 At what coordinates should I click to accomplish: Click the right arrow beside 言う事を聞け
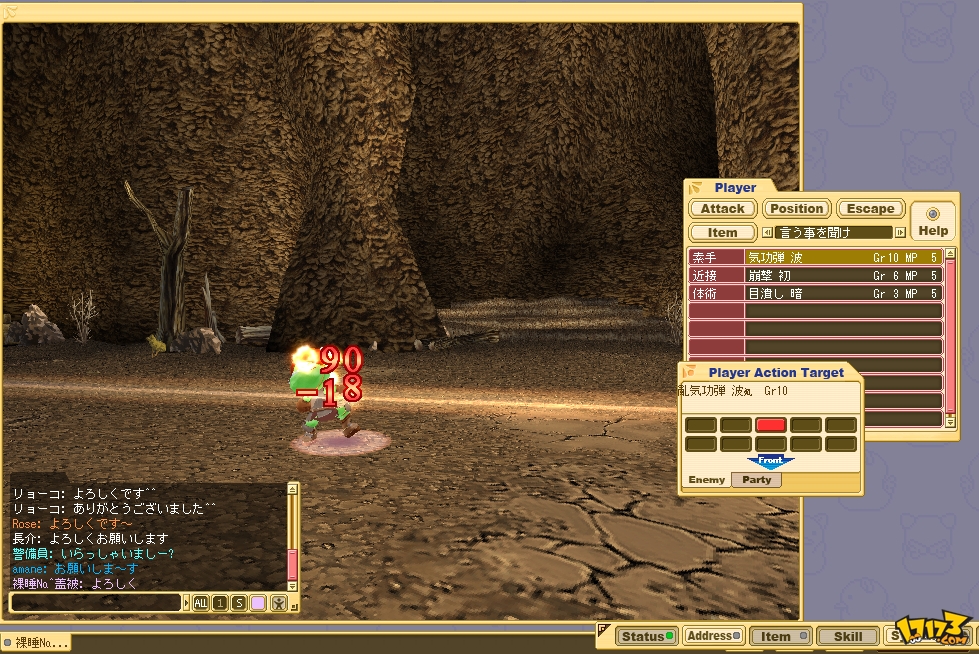[900, 232]
